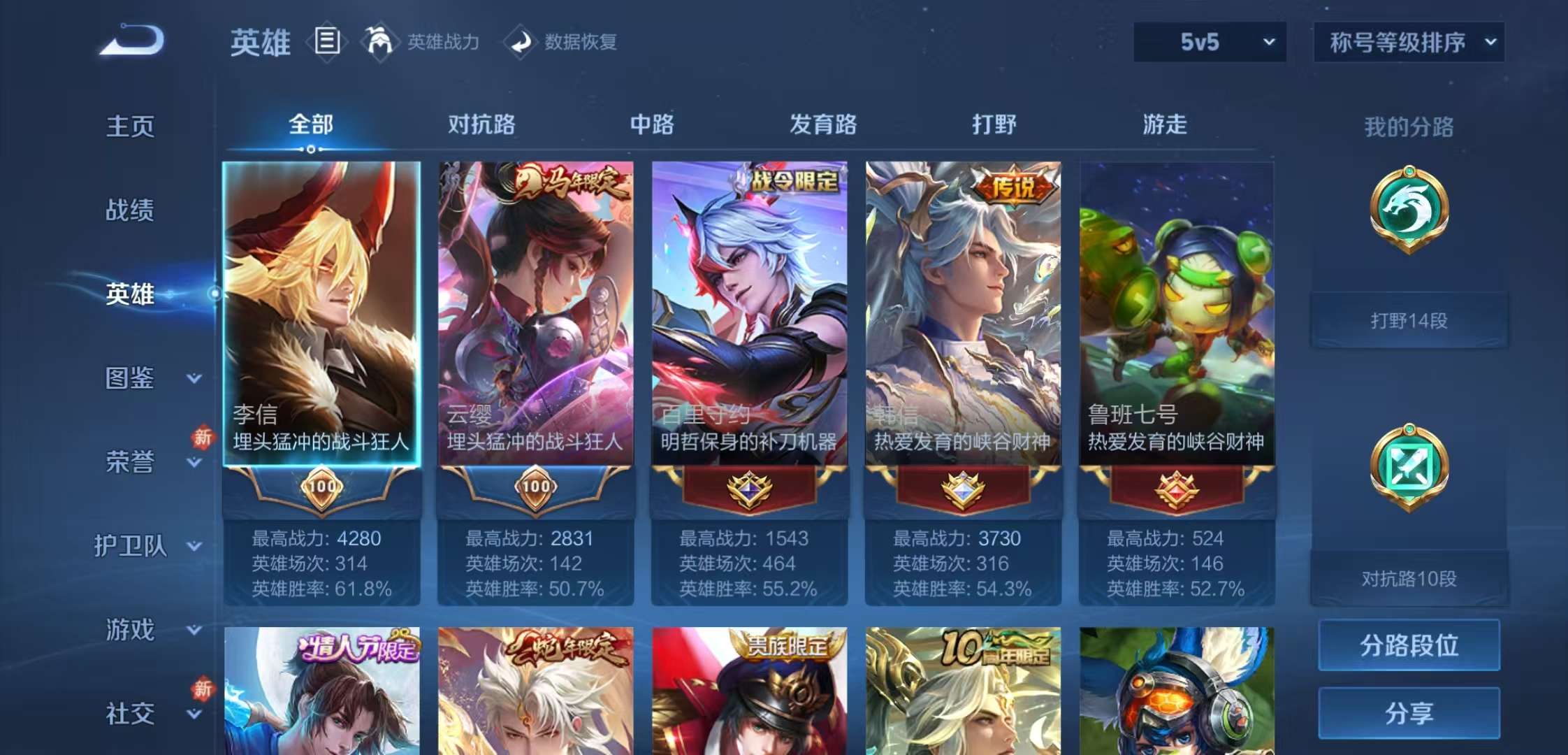
Task: 点击分路段位按钮
Action: pyautogui.click(x=1409, y=645)
